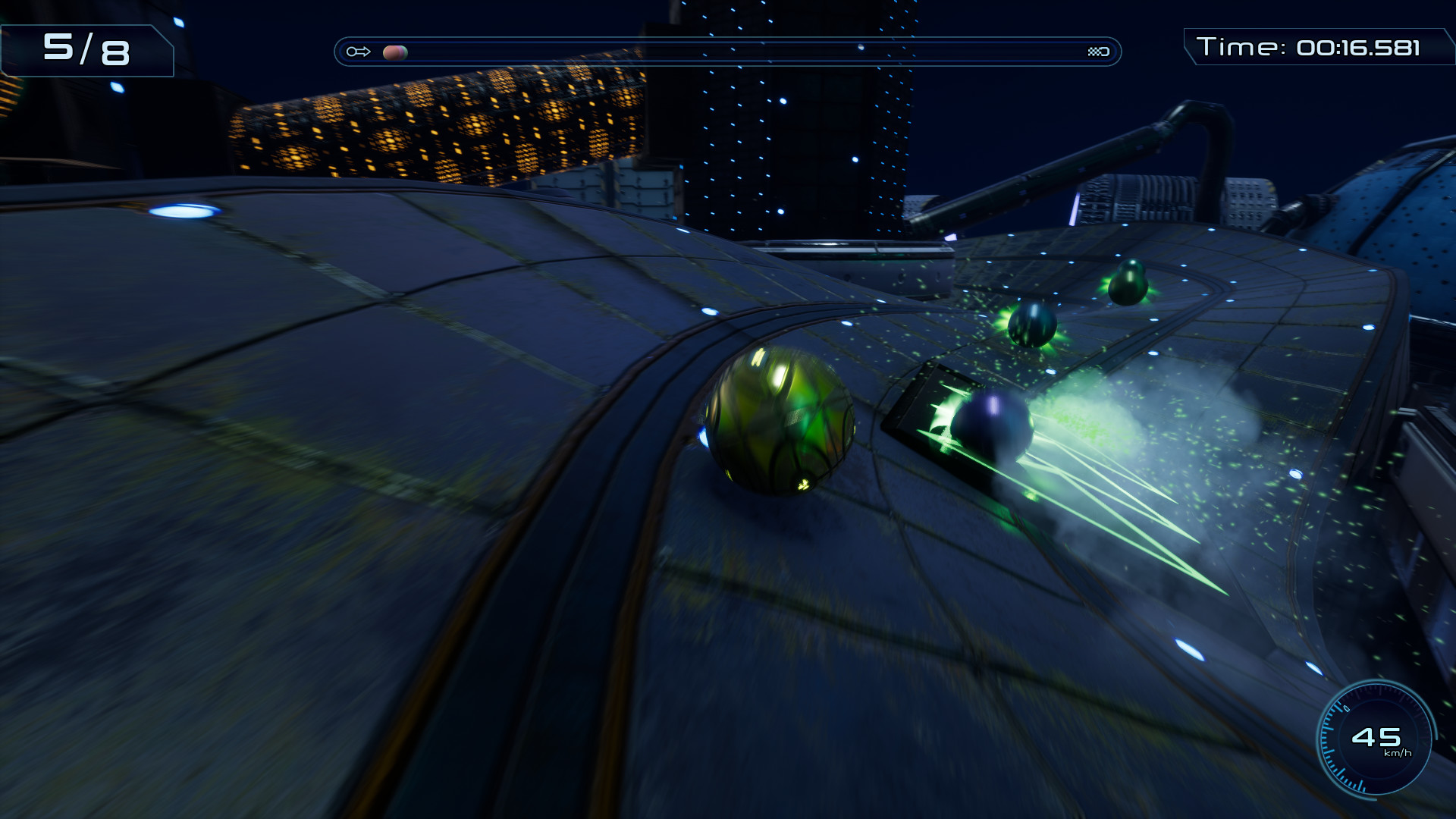Click the start arrow icon on the progress bar

coord(359,50)
